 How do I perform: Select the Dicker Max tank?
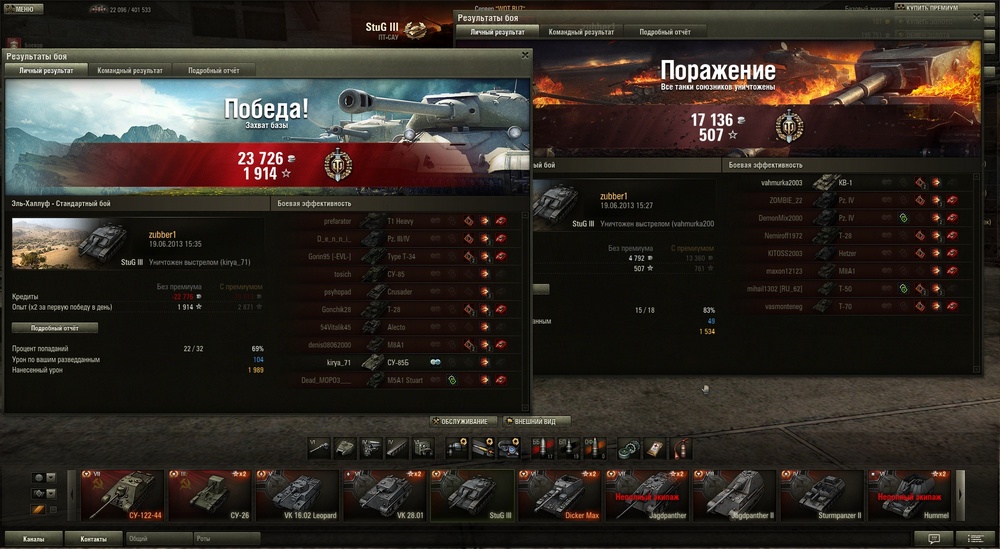[x=560, y=495]
